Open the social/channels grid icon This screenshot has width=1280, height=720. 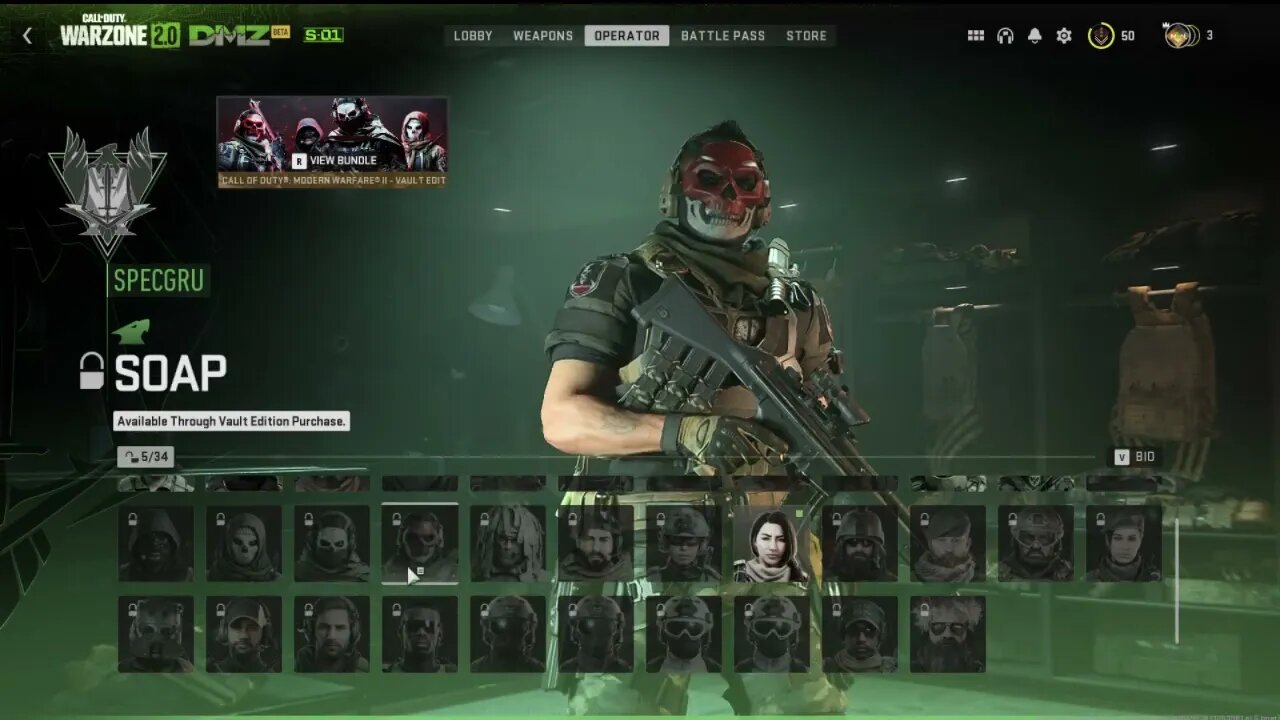click(977, 35)
